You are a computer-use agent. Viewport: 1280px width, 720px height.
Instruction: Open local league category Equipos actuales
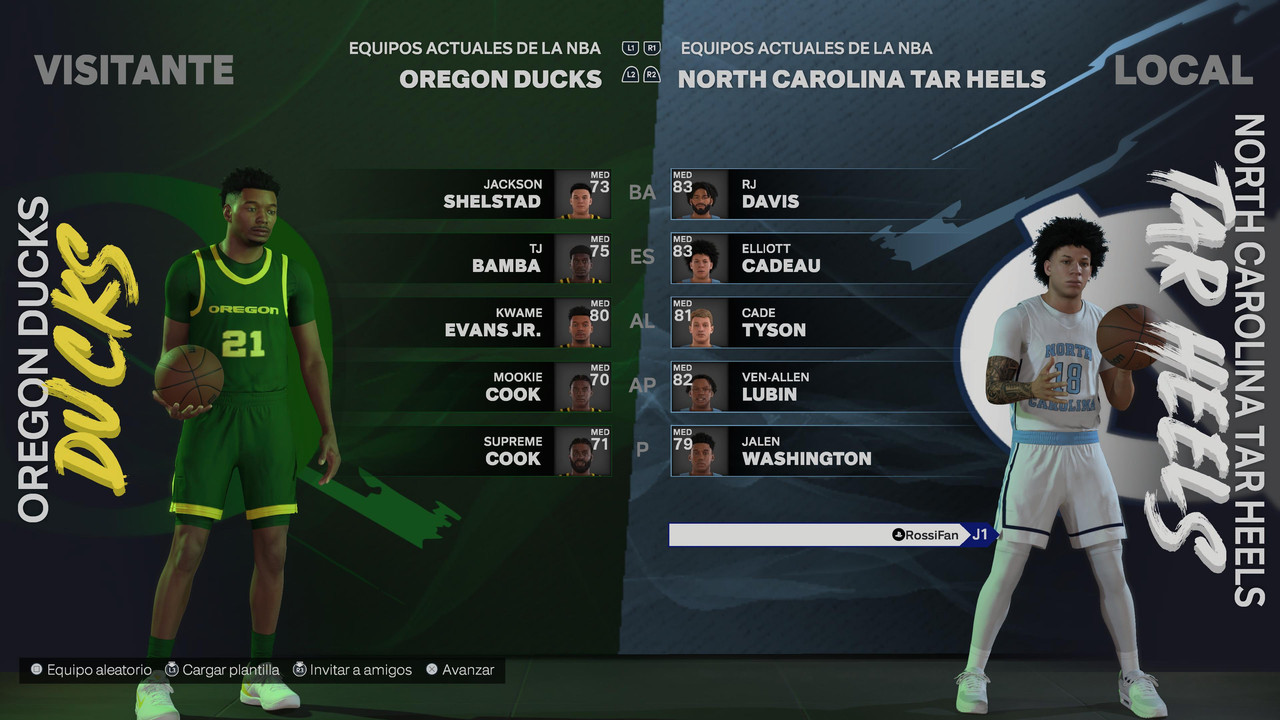click(x=806, y=48)
